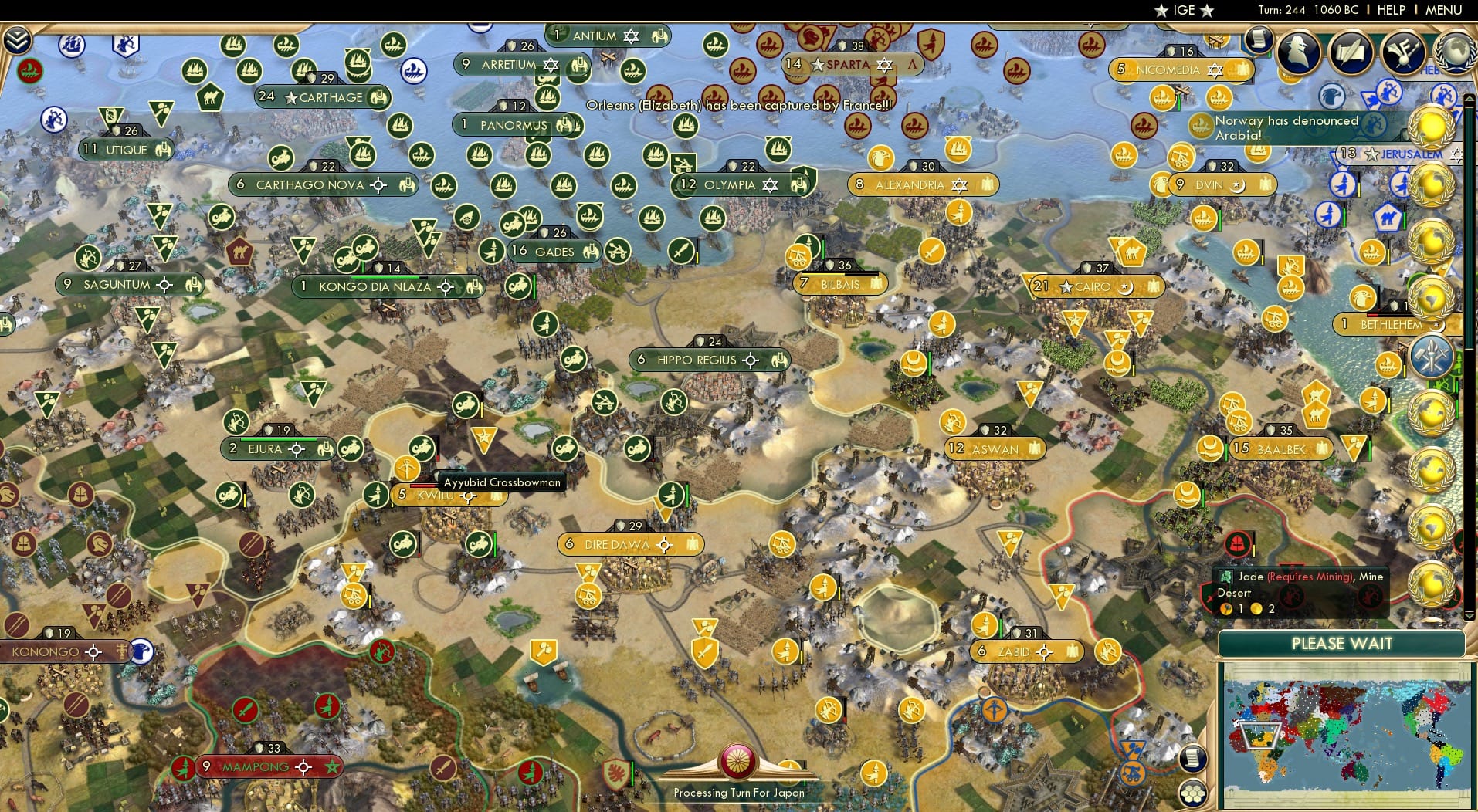The image size is (1478, 812).
Task: Select the Cairo city banner
Action: 1094,286
